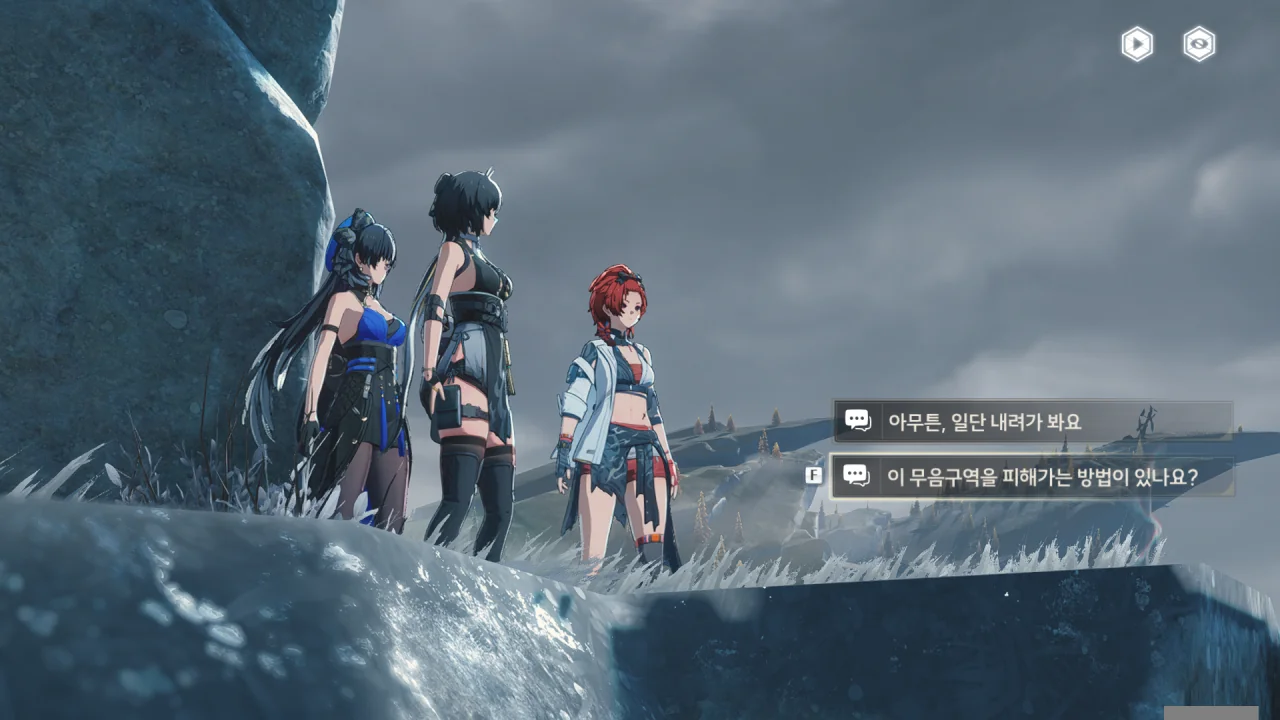This screenshot has height=720, width=1280.
Task: Choose the reply "아무튼, 일단 내려가 봐요"
Action: coord(1032,421)
